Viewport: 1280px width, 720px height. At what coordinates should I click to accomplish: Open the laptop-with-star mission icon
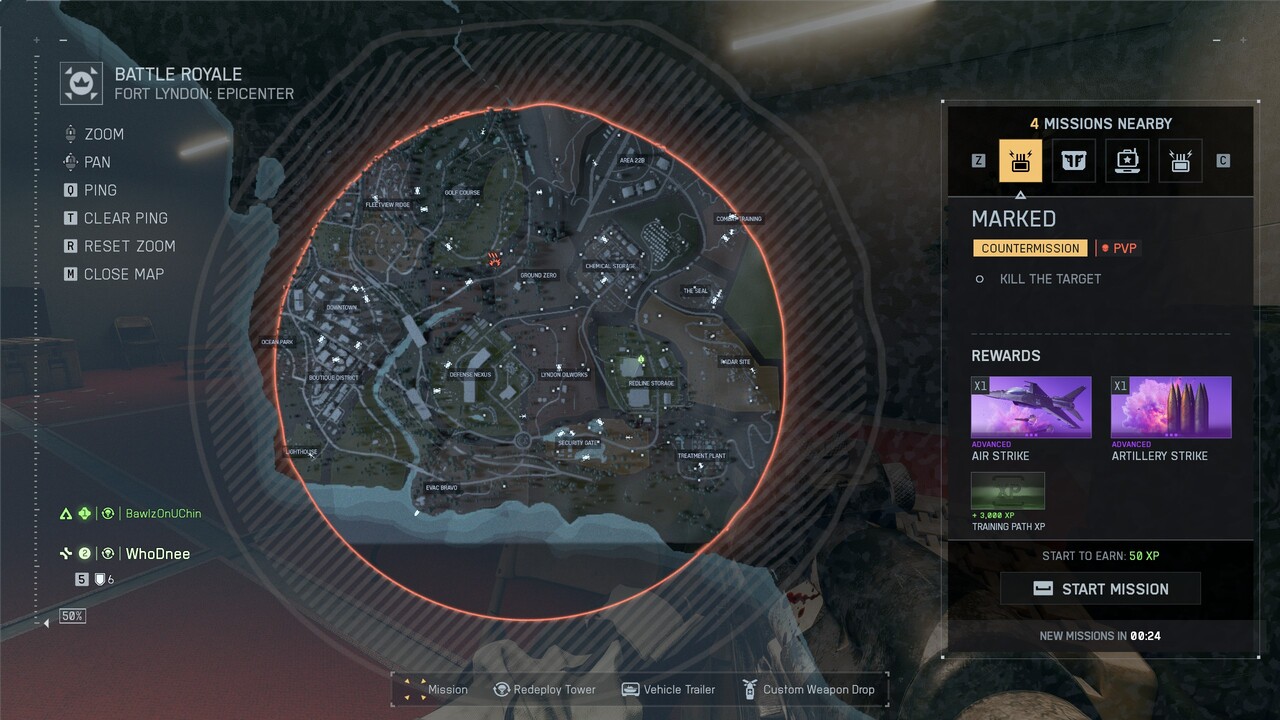(x=1127, y=161)
